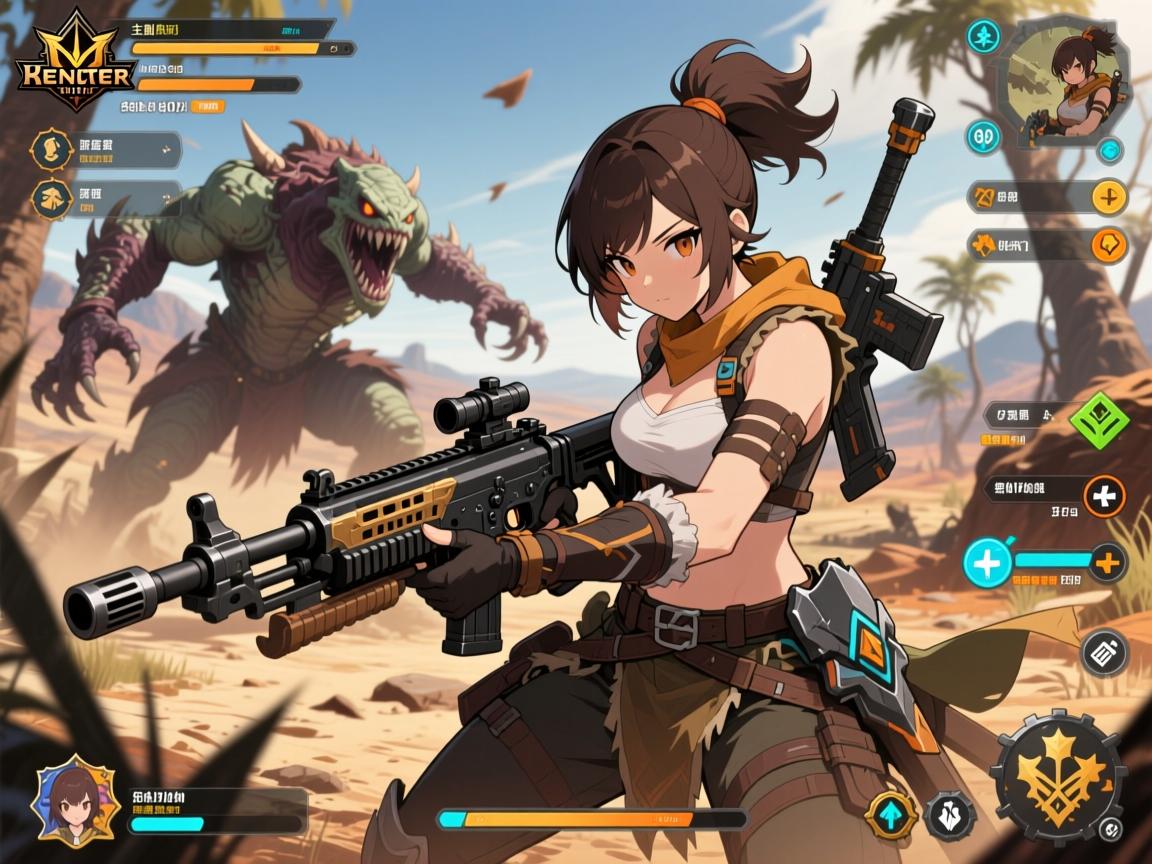Select the gold icon beneath the helmet
Screen dimensions: 1152x864
48,199
